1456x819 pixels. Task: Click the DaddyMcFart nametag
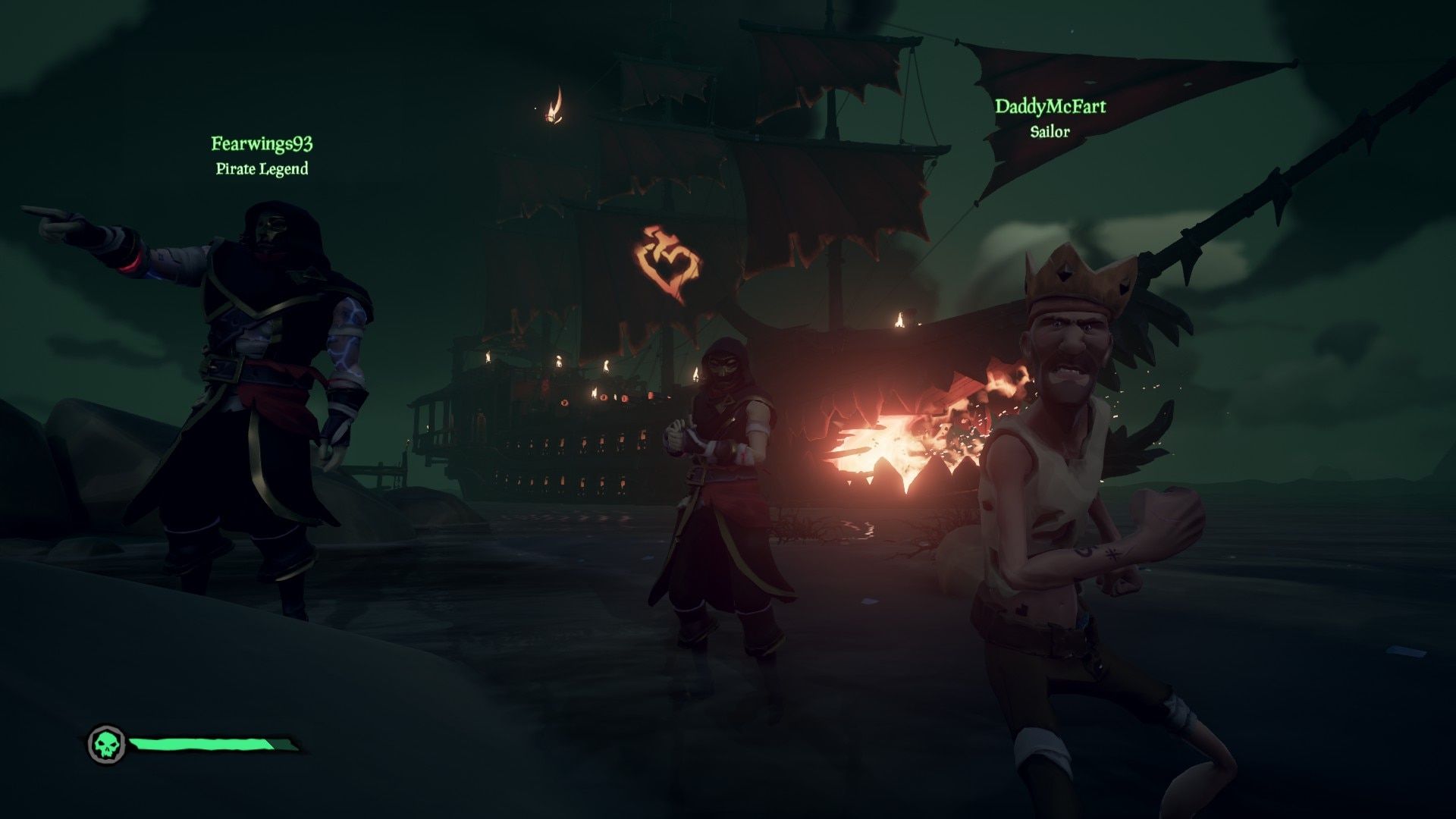pyautogui.click(x=1050, y=108)
